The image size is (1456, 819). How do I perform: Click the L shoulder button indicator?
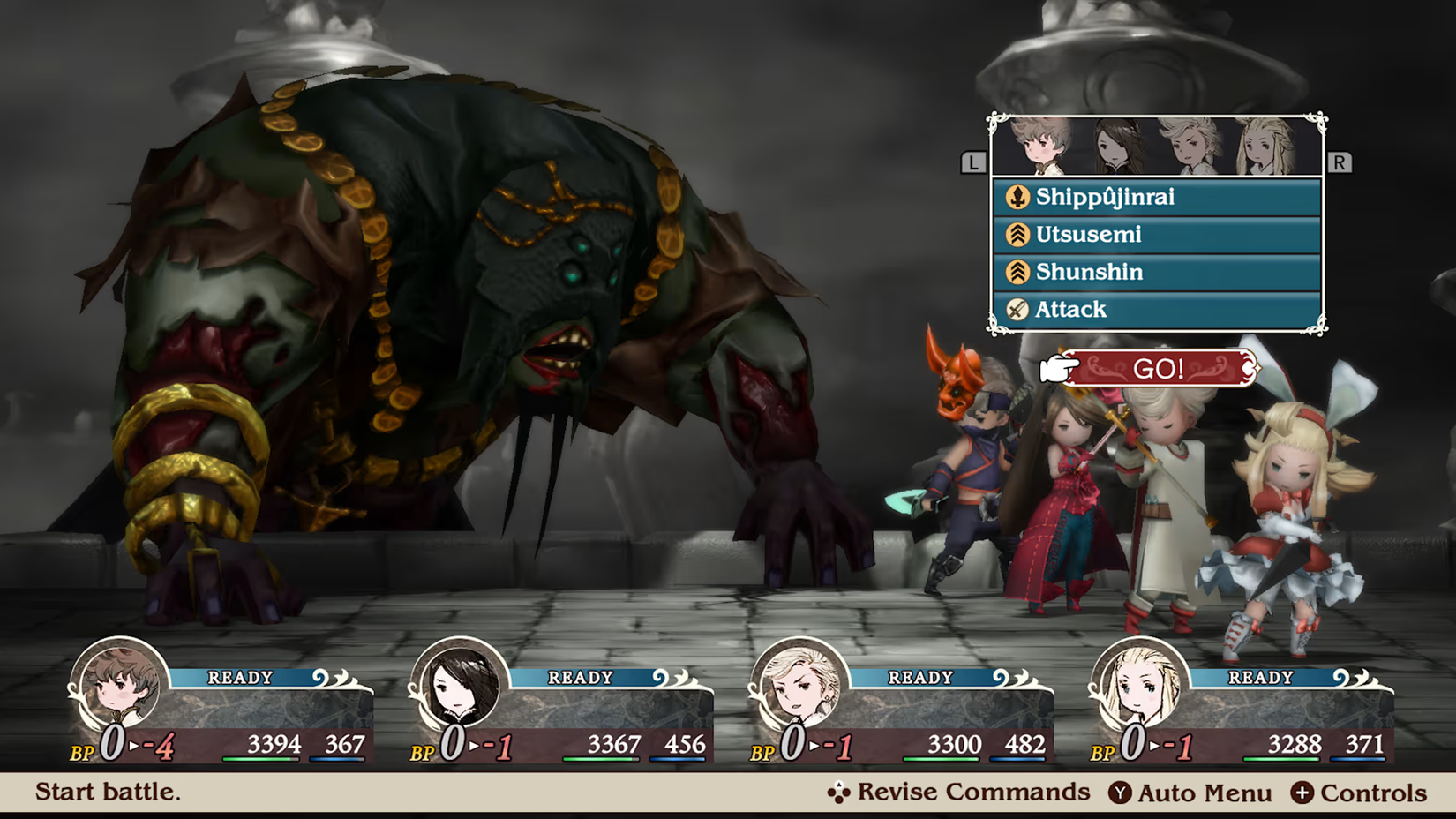[973, 162]
